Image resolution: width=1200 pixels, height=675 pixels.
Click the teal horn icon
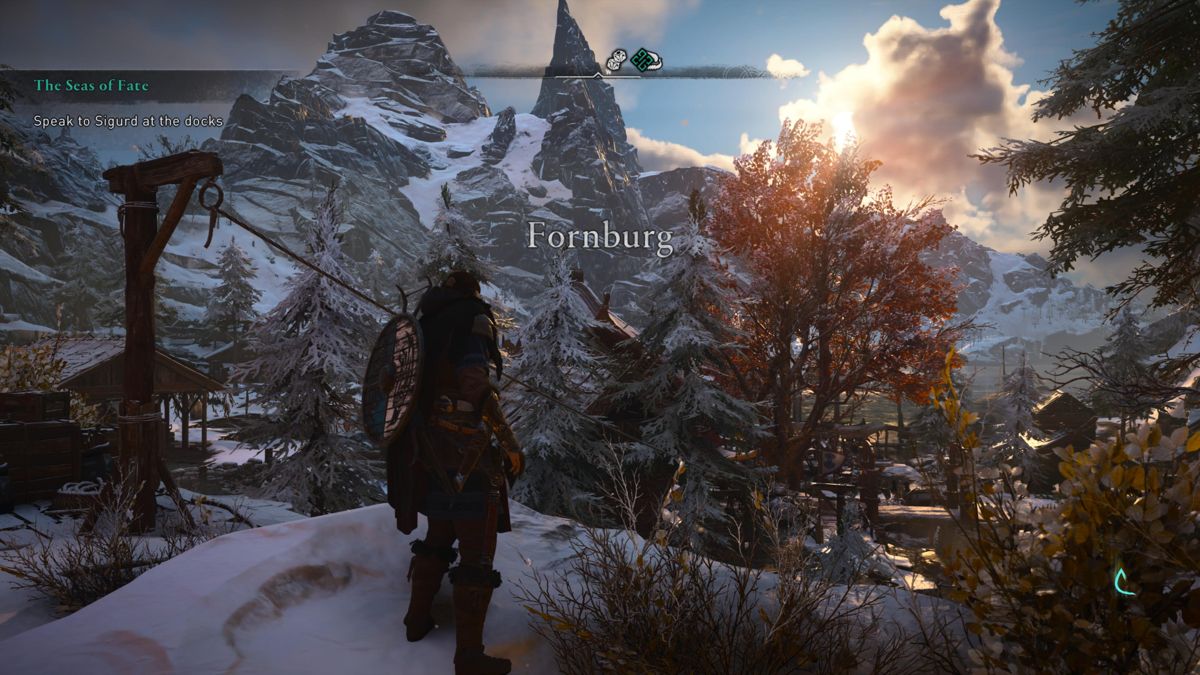pyautogui.click(x=1124, y=581)
